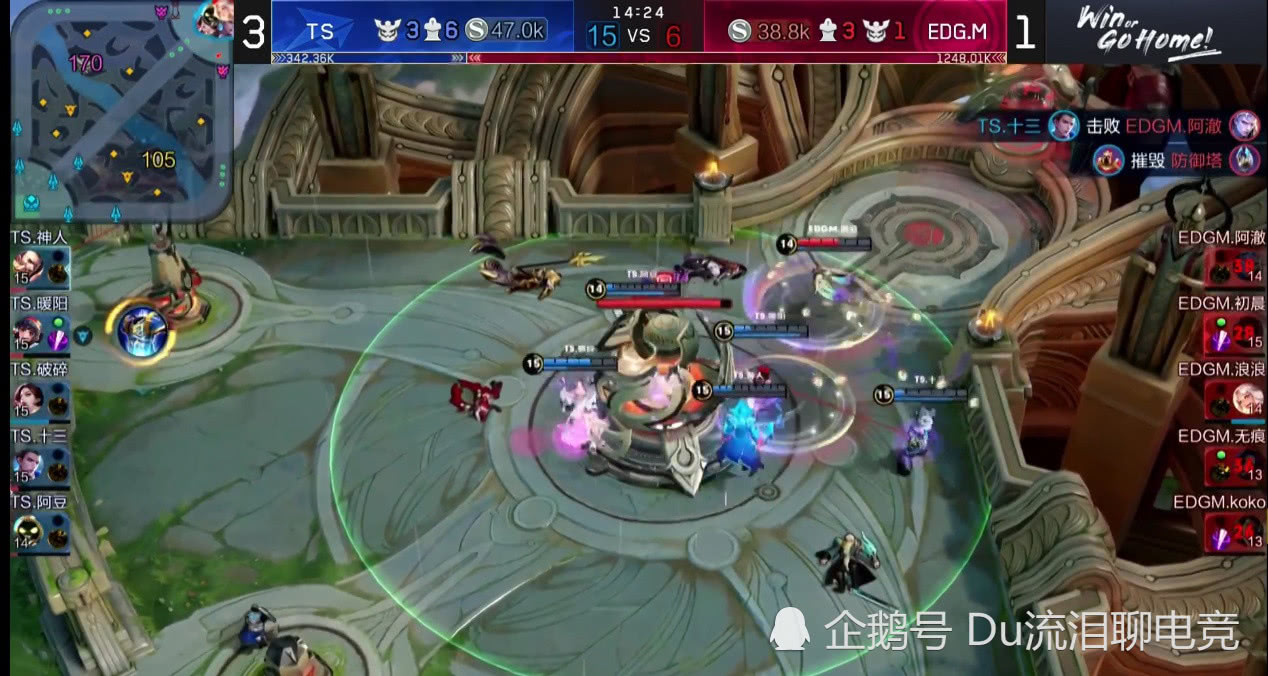This screenshot has height=676, width=1268.
Task: Switch view to TS.十三's portrait
Action: tap(28, 465)
